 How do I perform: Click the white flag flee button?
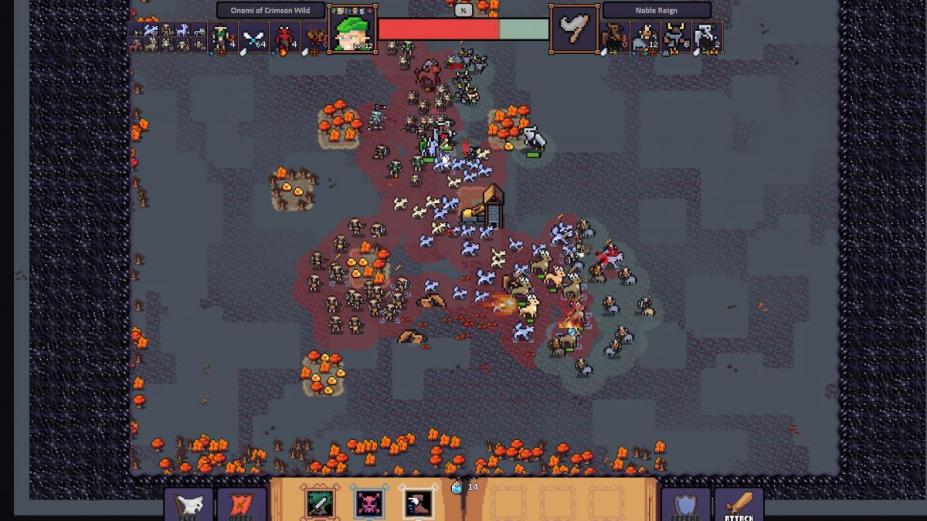pyautogui.click(x=188, y=505)
